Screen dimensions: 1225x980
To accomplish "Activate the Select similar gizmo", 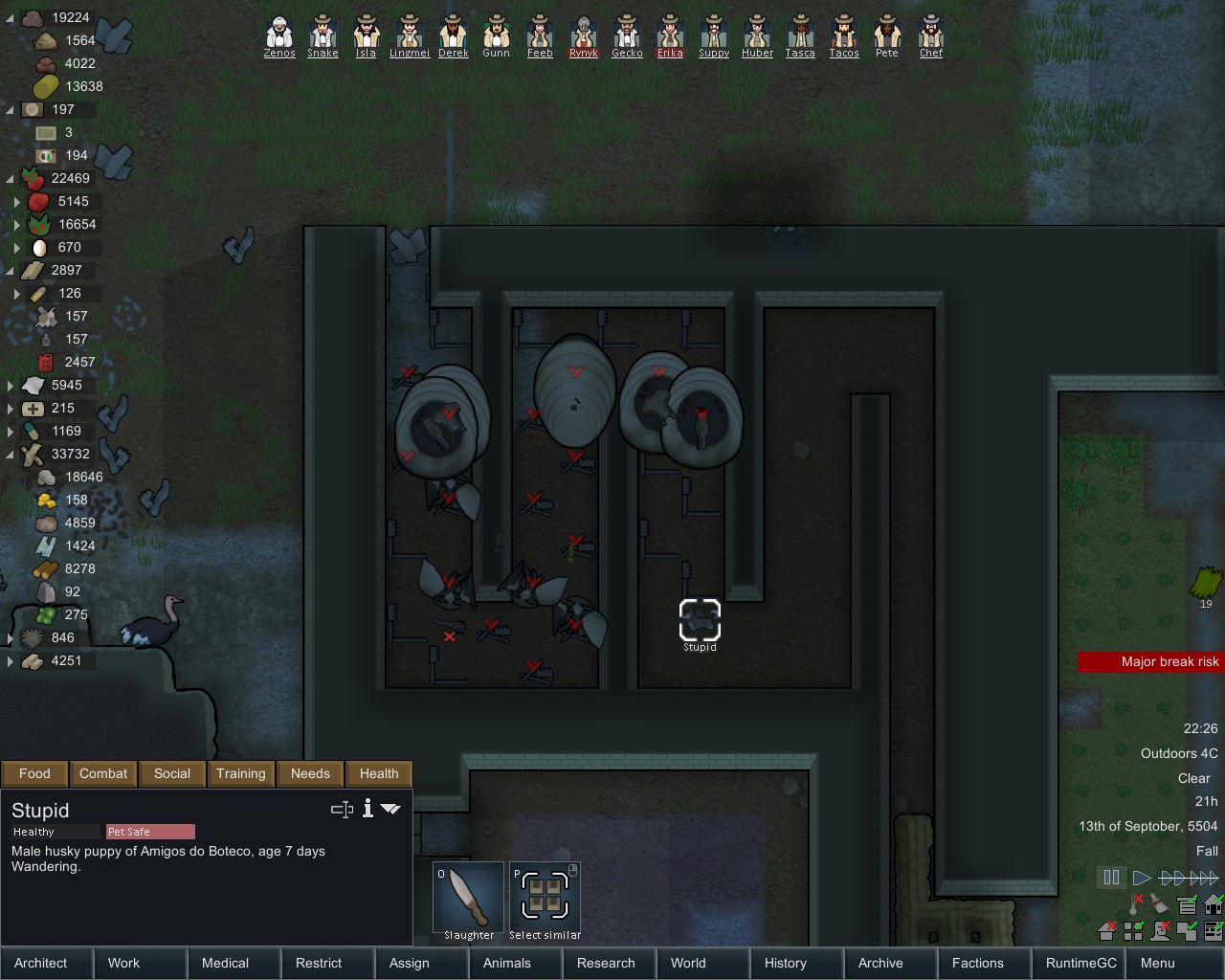I will (x=545, y=898).
